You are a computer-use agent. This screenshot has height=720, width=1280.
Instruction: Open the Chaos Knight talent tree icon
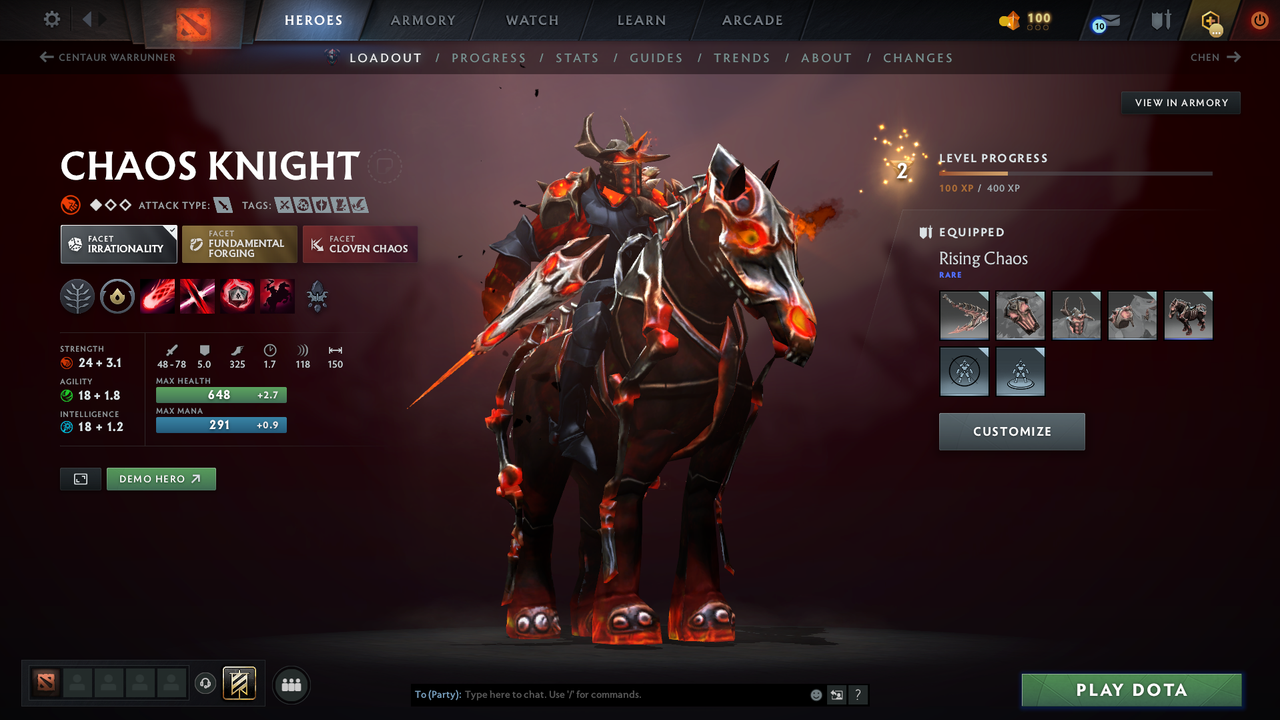(x=77, y=296)
